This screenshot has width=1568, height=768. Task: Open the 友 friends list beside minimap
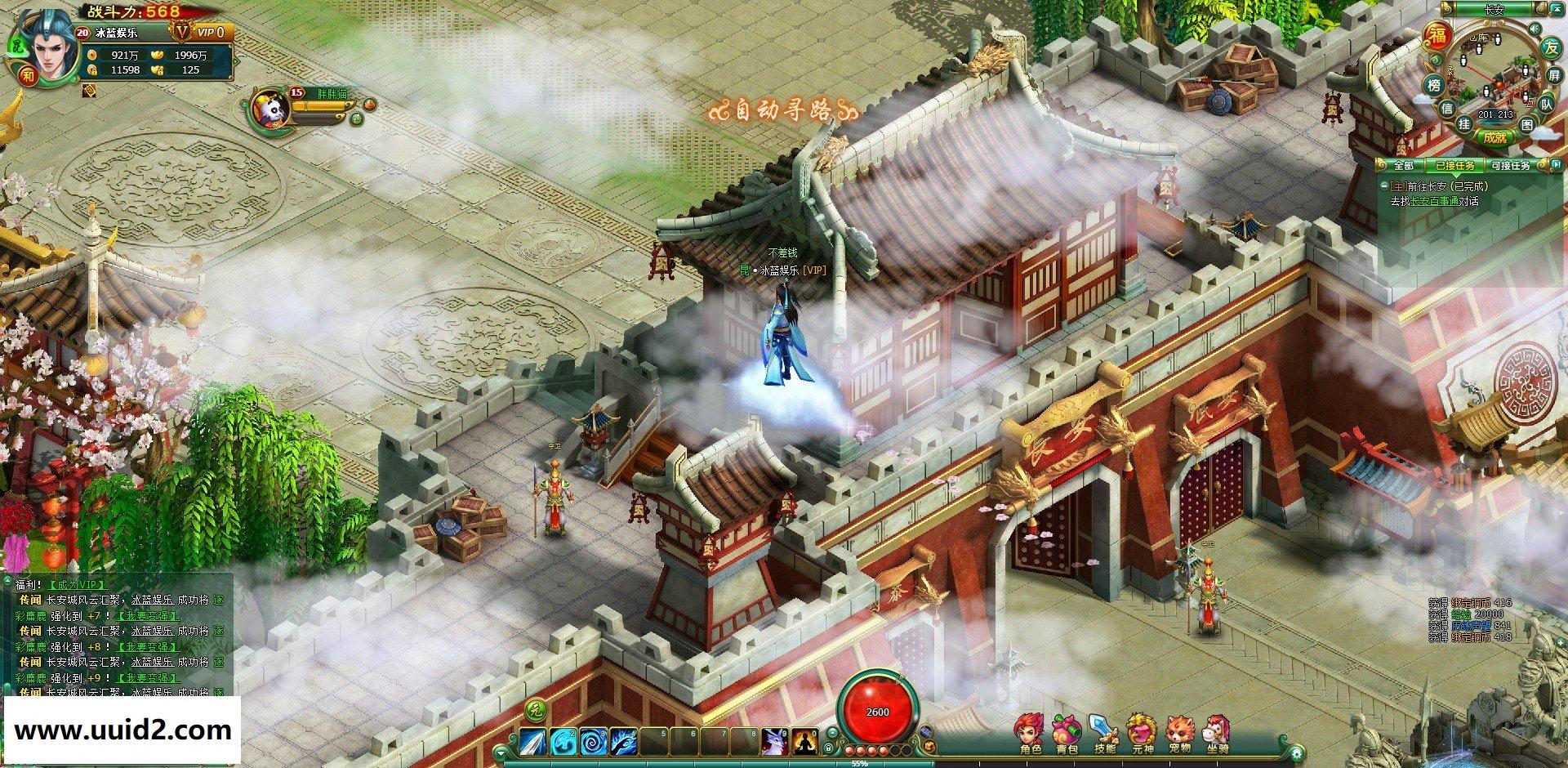(x=1552, y=47)
